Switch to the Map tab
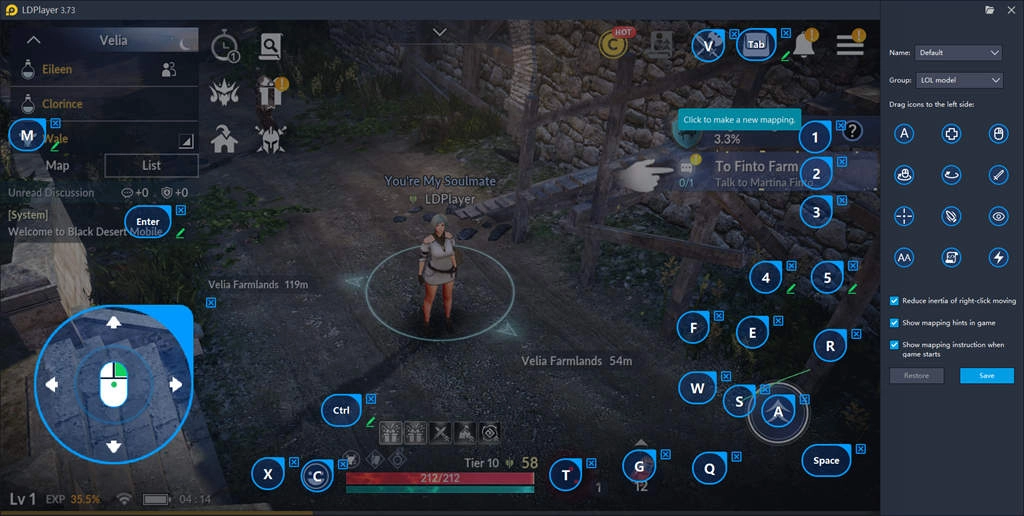1024x516 pixels. (x=58, y=166)
